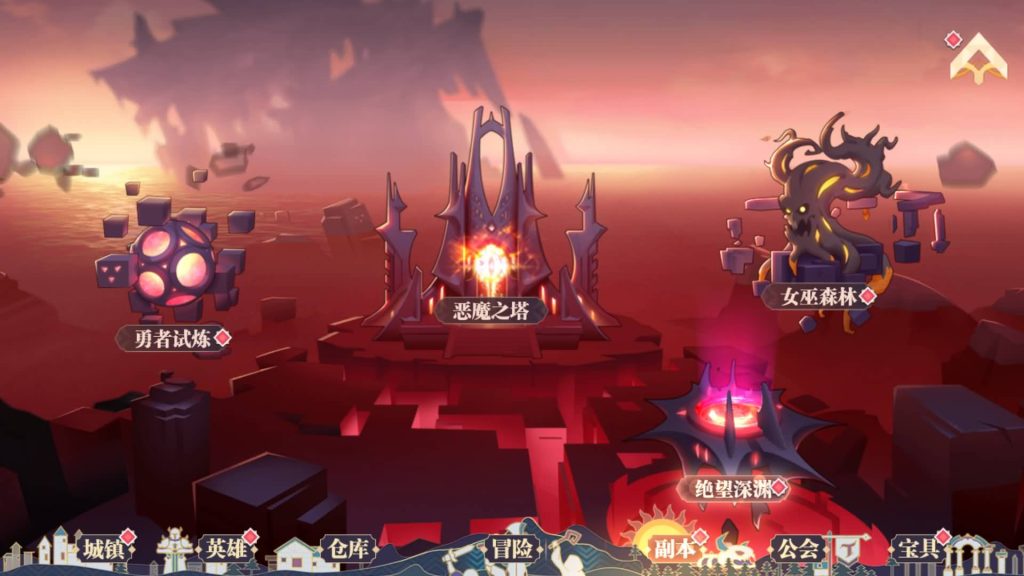Switch to the 宝具 treasures tab
1024x576 pixels.
pos(915,549)
